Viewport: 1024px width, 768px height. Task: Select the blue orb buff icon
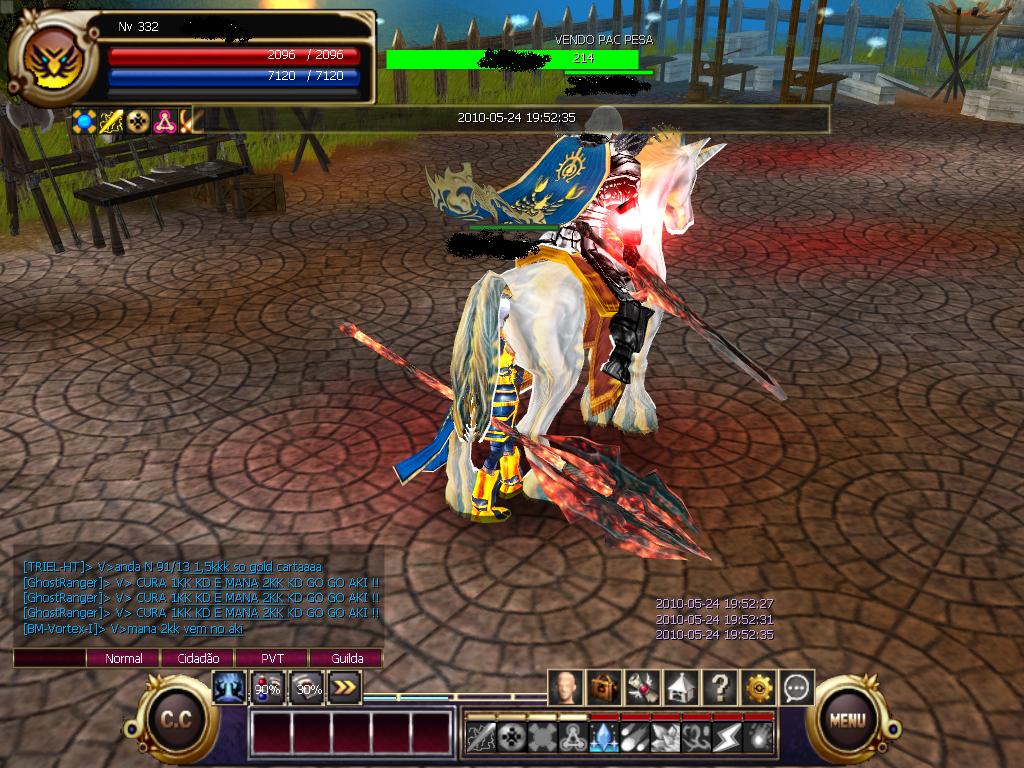[86, 122]
